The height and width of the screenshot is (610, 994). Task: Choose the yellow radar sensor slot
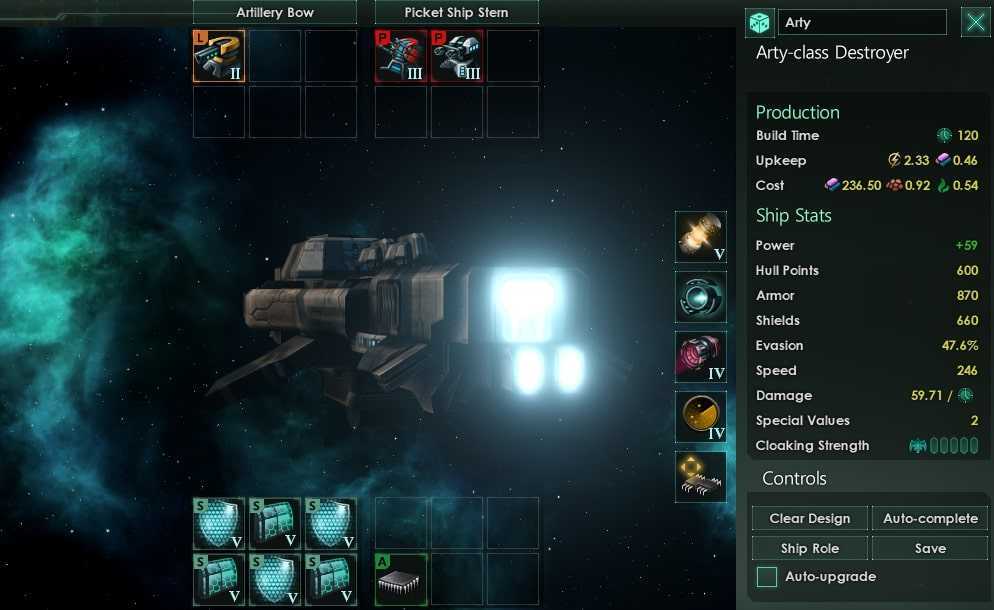pyautogui.click(x=700, y=417)
